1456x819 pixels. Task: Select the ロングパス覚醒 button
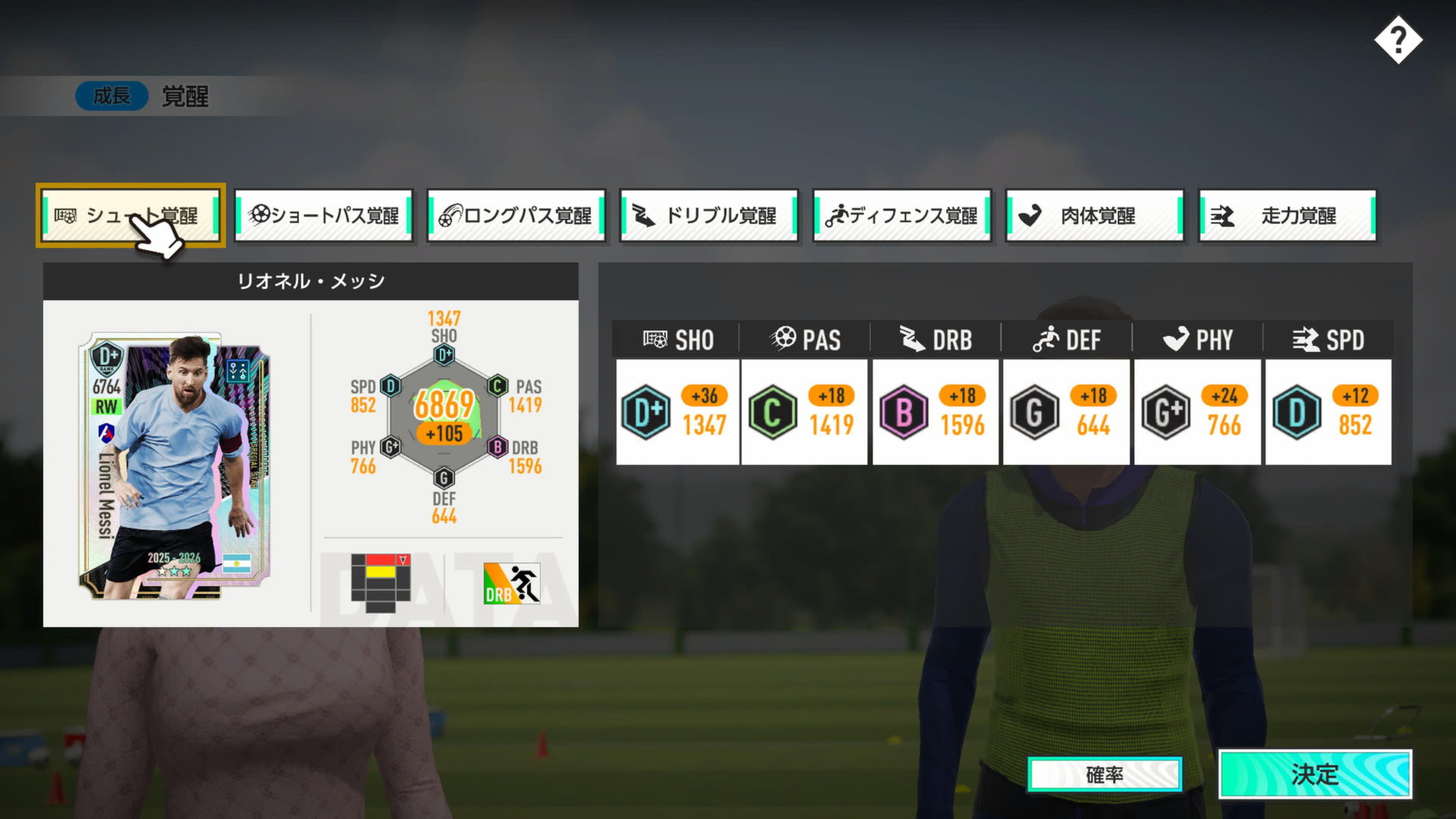tap(516, 215)
